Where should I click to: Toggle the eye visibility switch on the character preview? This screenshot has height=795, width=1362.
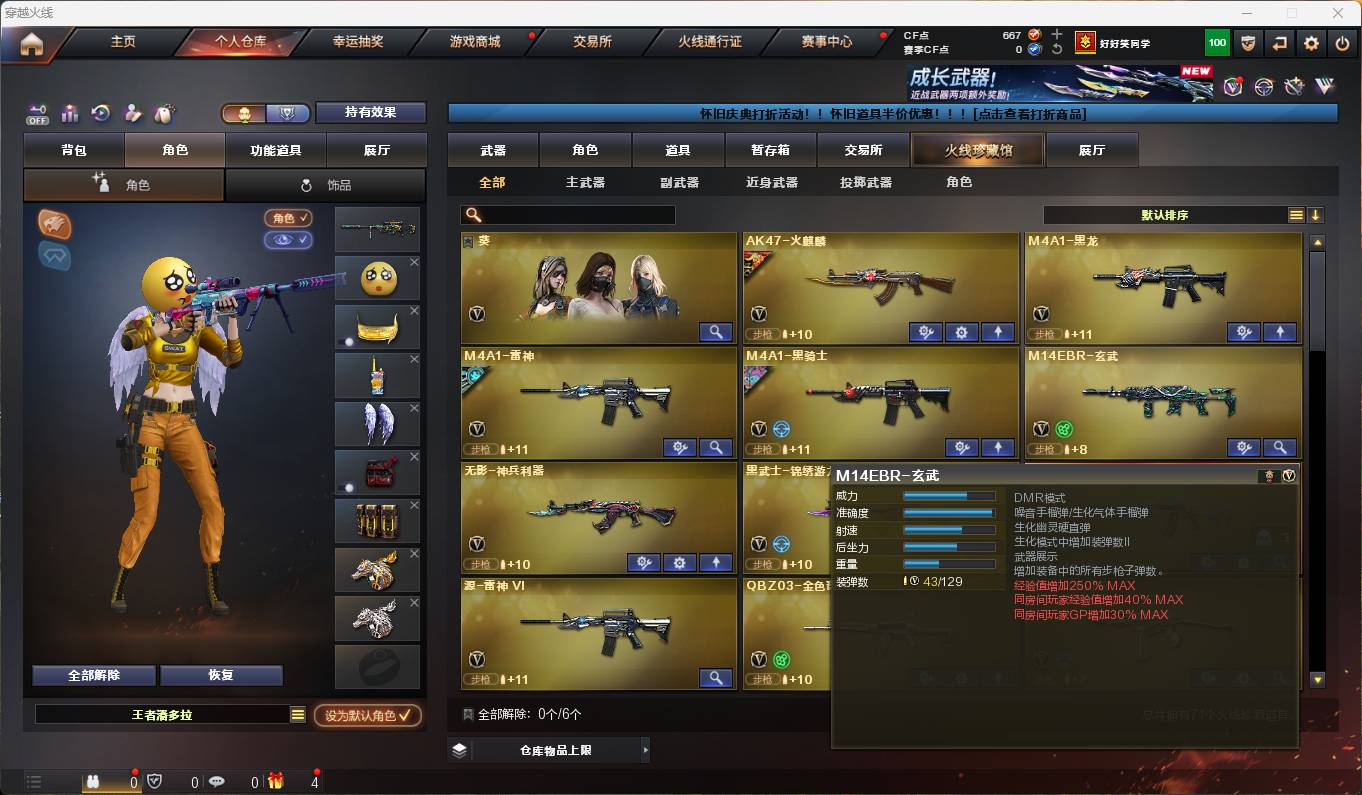click(288, 240)
